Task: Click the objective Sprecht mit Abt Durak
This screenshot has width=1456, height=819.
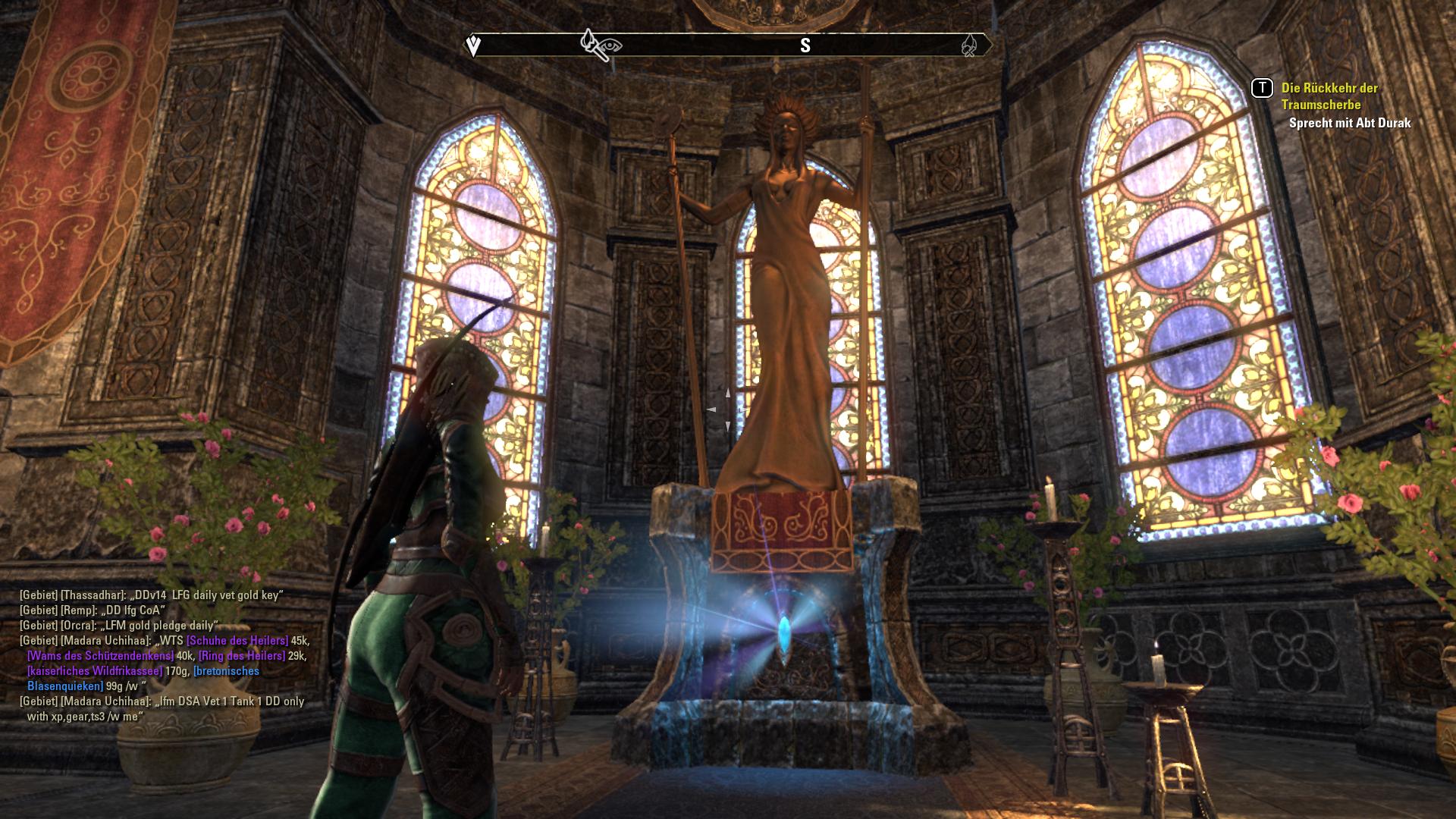Action: pos(1349,122)
